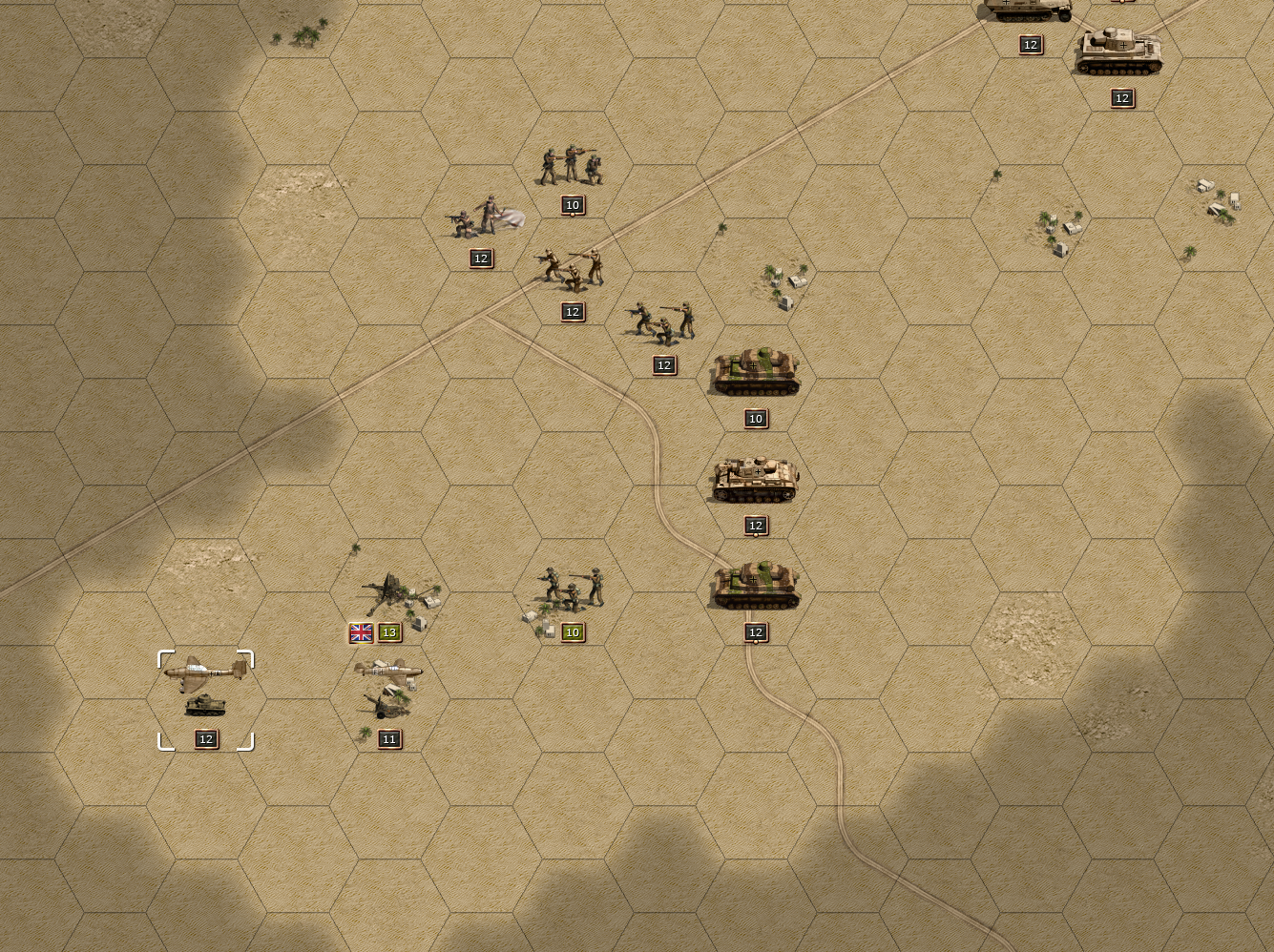
Task: Choose the tan tank between the two camouflaged tanks
Action: coord(755,479)
